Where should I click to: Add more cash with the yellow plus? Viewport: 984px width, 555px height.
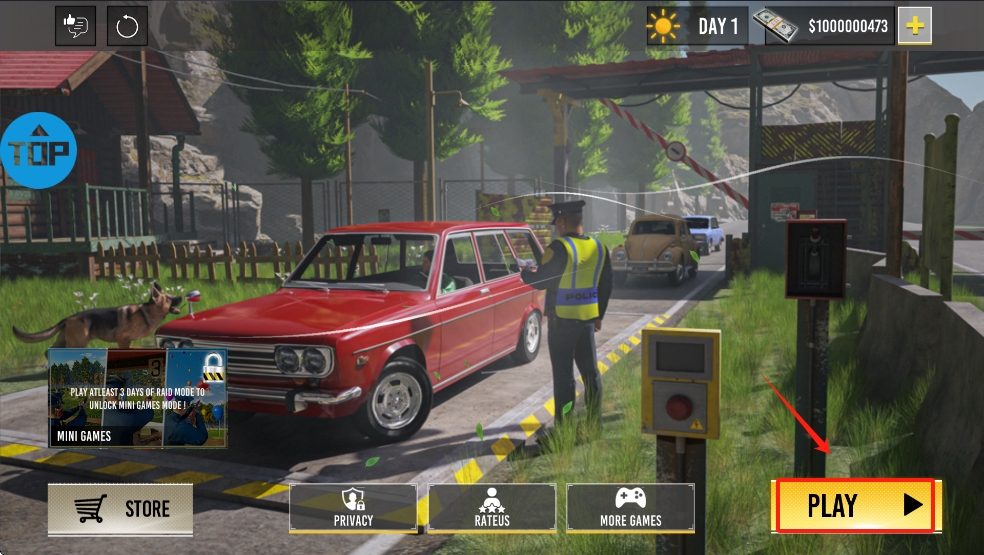pyautogui.click(x=914, y=26)
